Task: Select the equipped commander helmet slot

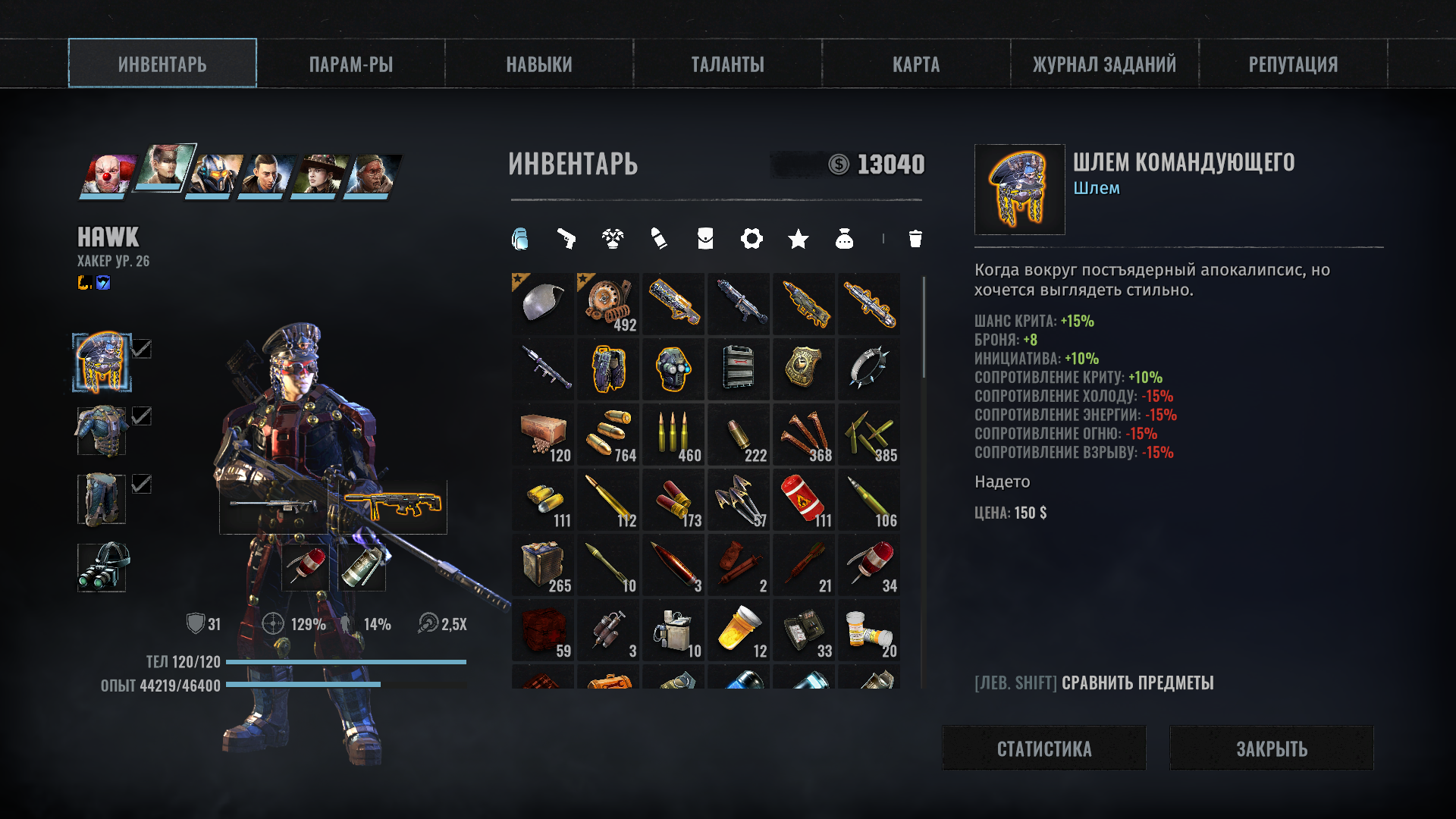Action: tap(102, 362)
